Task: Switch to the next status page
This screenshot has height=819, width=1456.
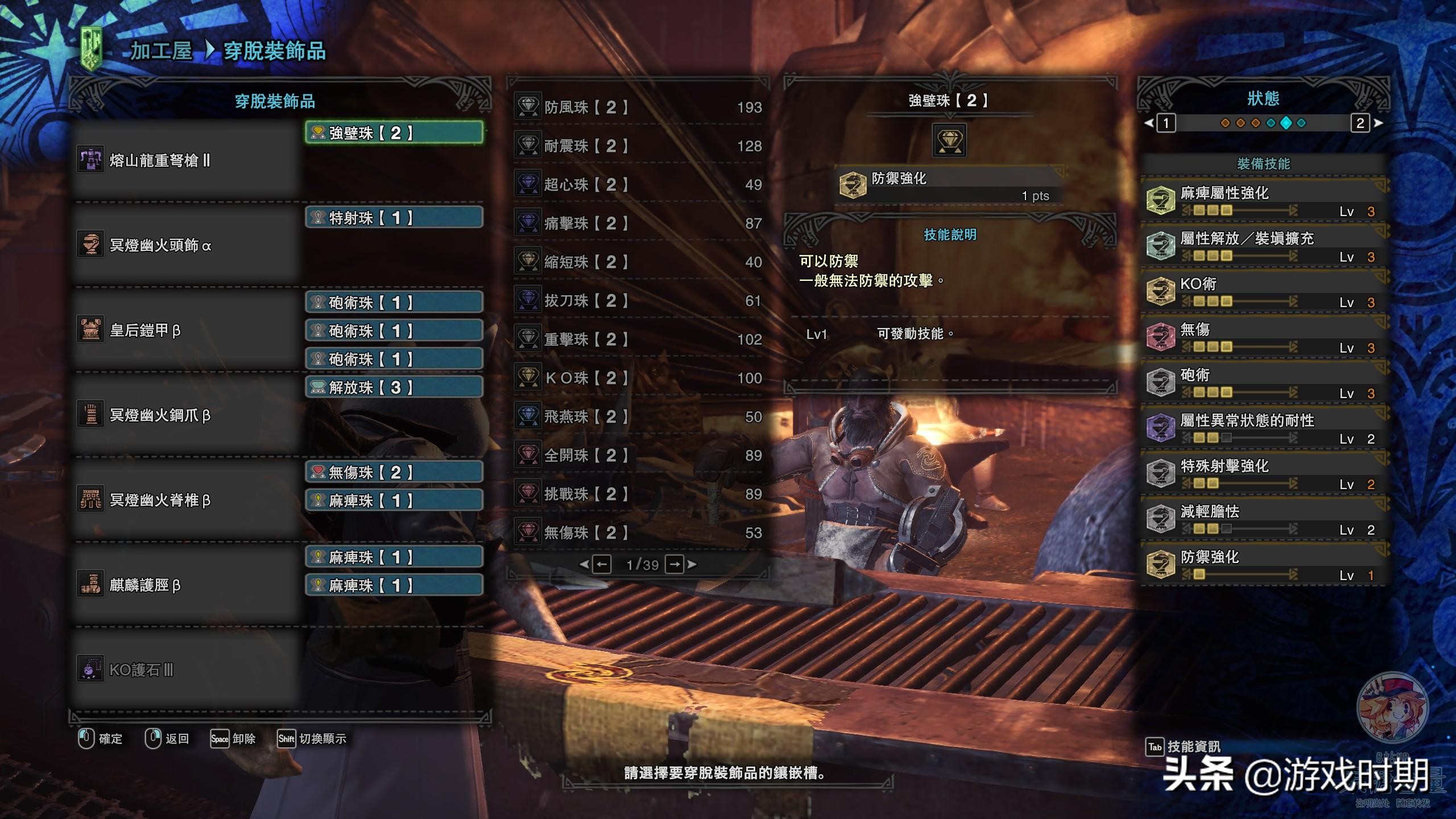Action: (1360, 123)
